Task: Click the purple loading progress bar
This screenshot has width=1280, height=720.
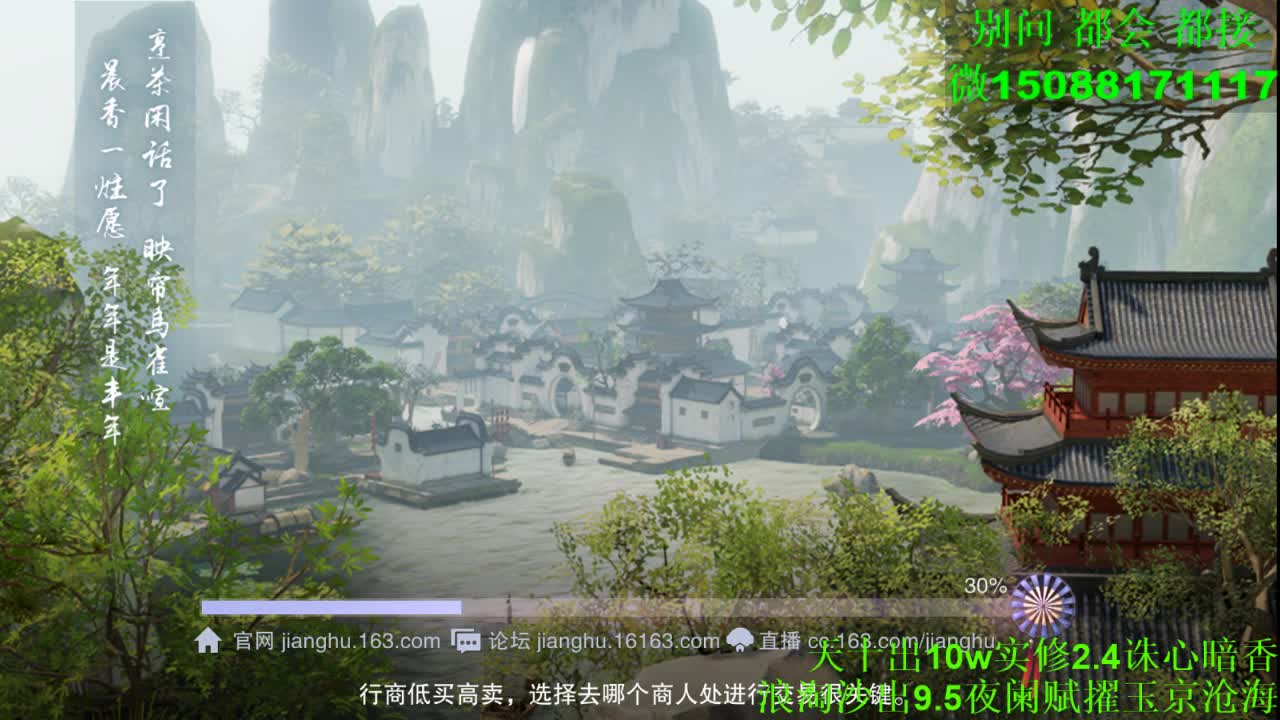Action: coord(335,604)
